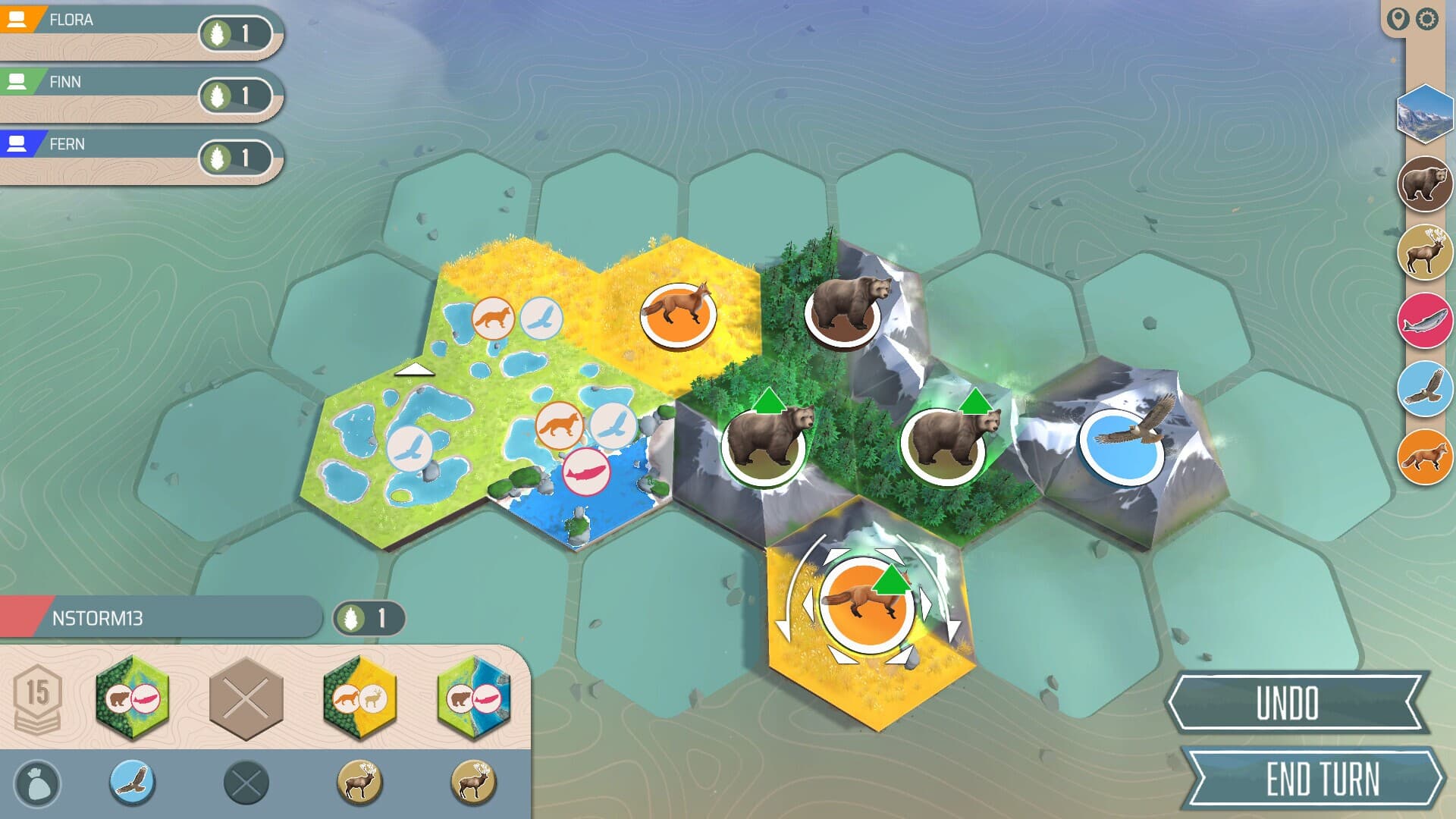Show the fox scoring card
Image resolution: width=1456 pixels, height=819 pixels.
point(1424,457)
